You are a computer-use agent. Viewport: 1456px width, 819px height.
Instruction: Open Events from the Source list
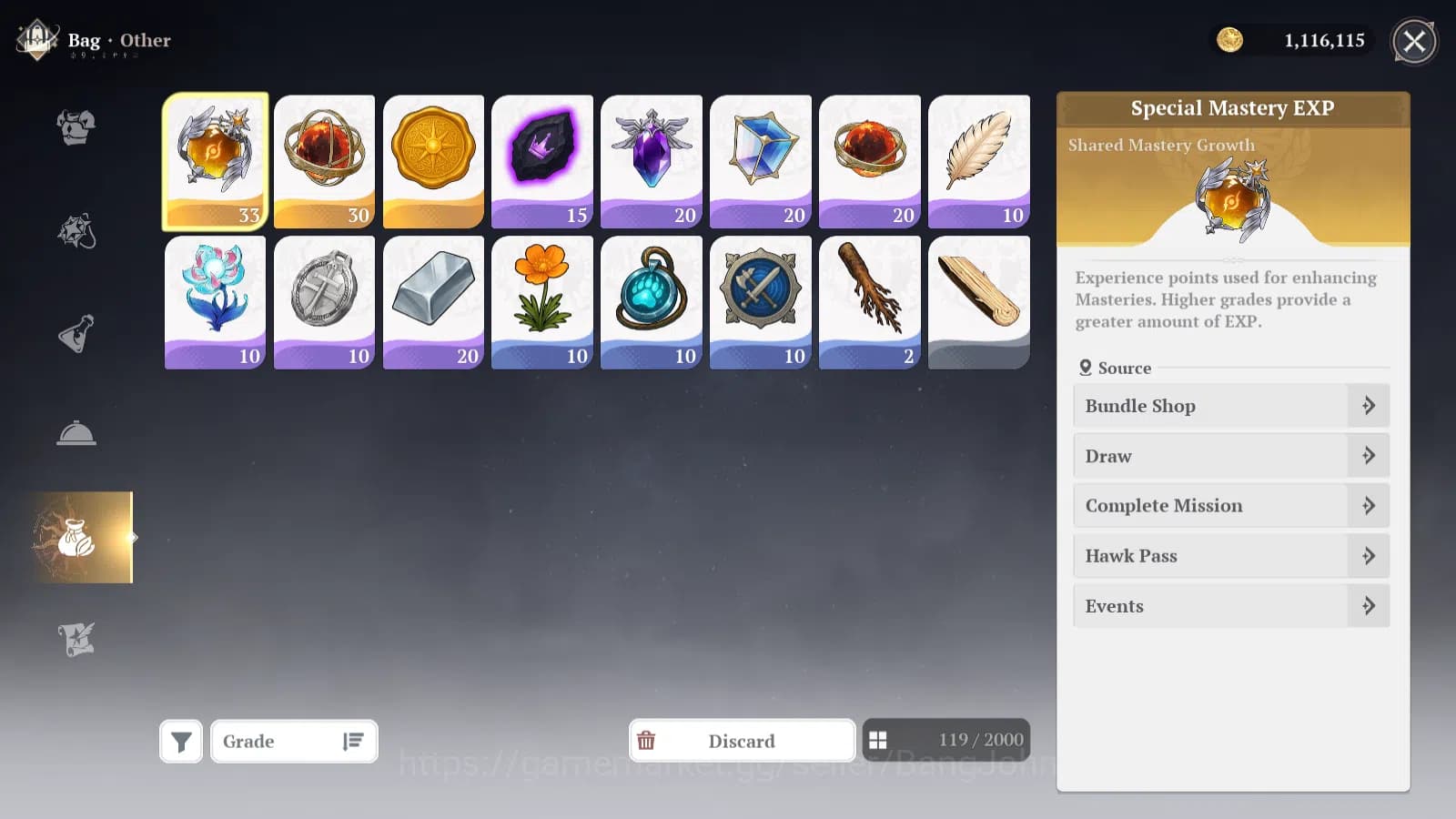(1230, 605)
